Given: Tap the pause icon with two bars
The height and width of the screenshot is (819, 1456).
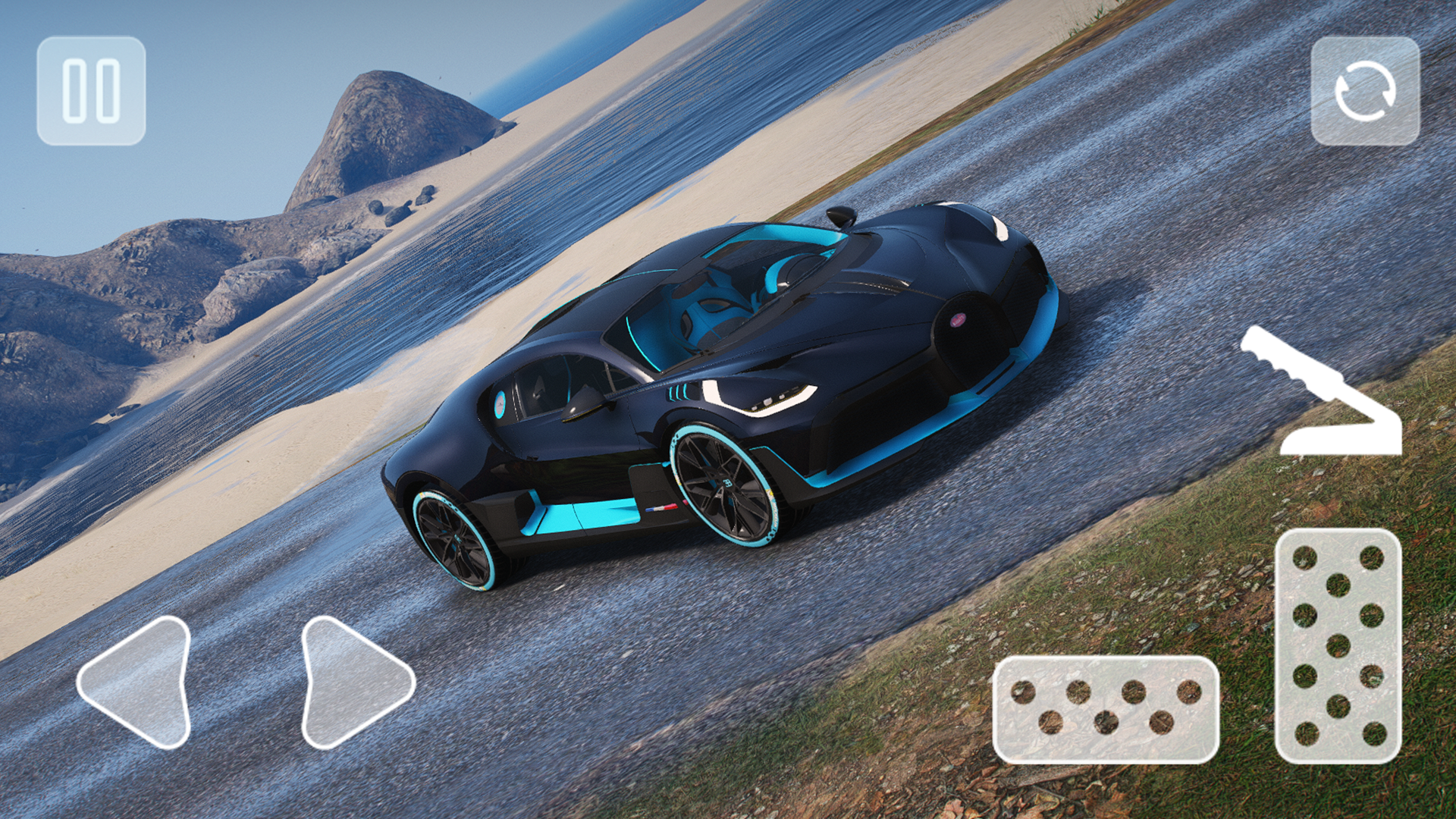Looking at the screenshot, I should coord(91,91).
